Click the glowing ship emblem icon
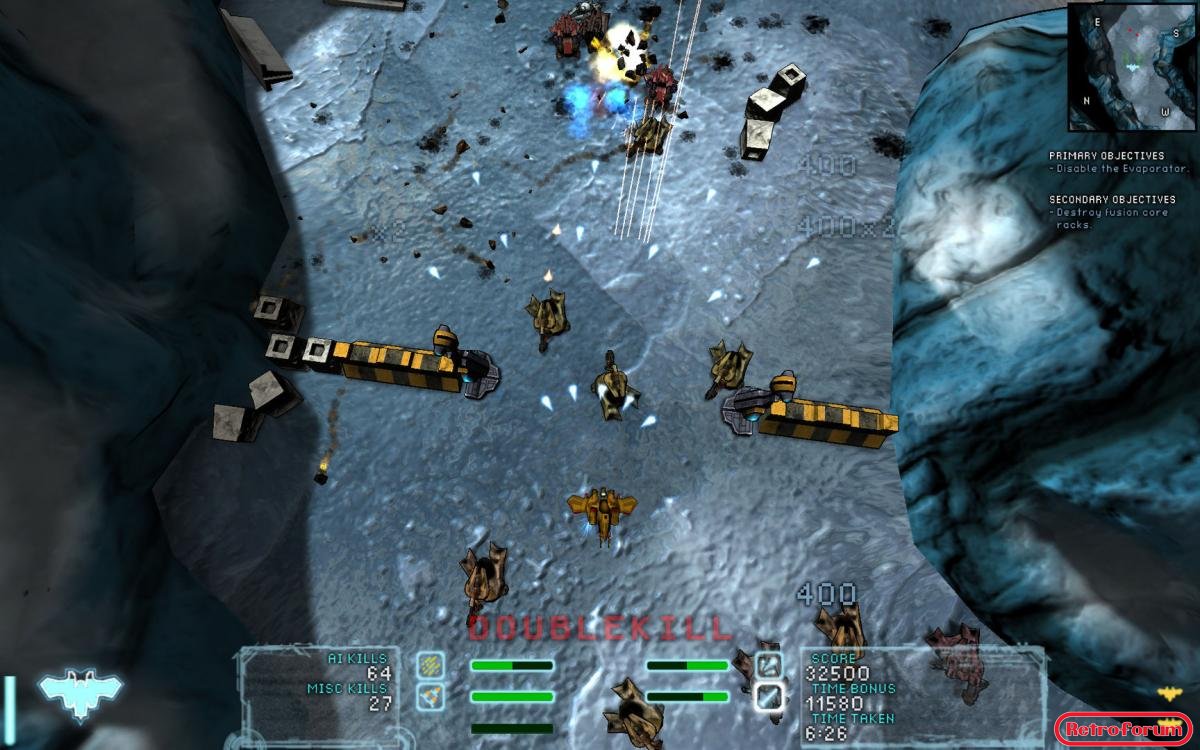The image size is (1200, 750). click(80, 691)
